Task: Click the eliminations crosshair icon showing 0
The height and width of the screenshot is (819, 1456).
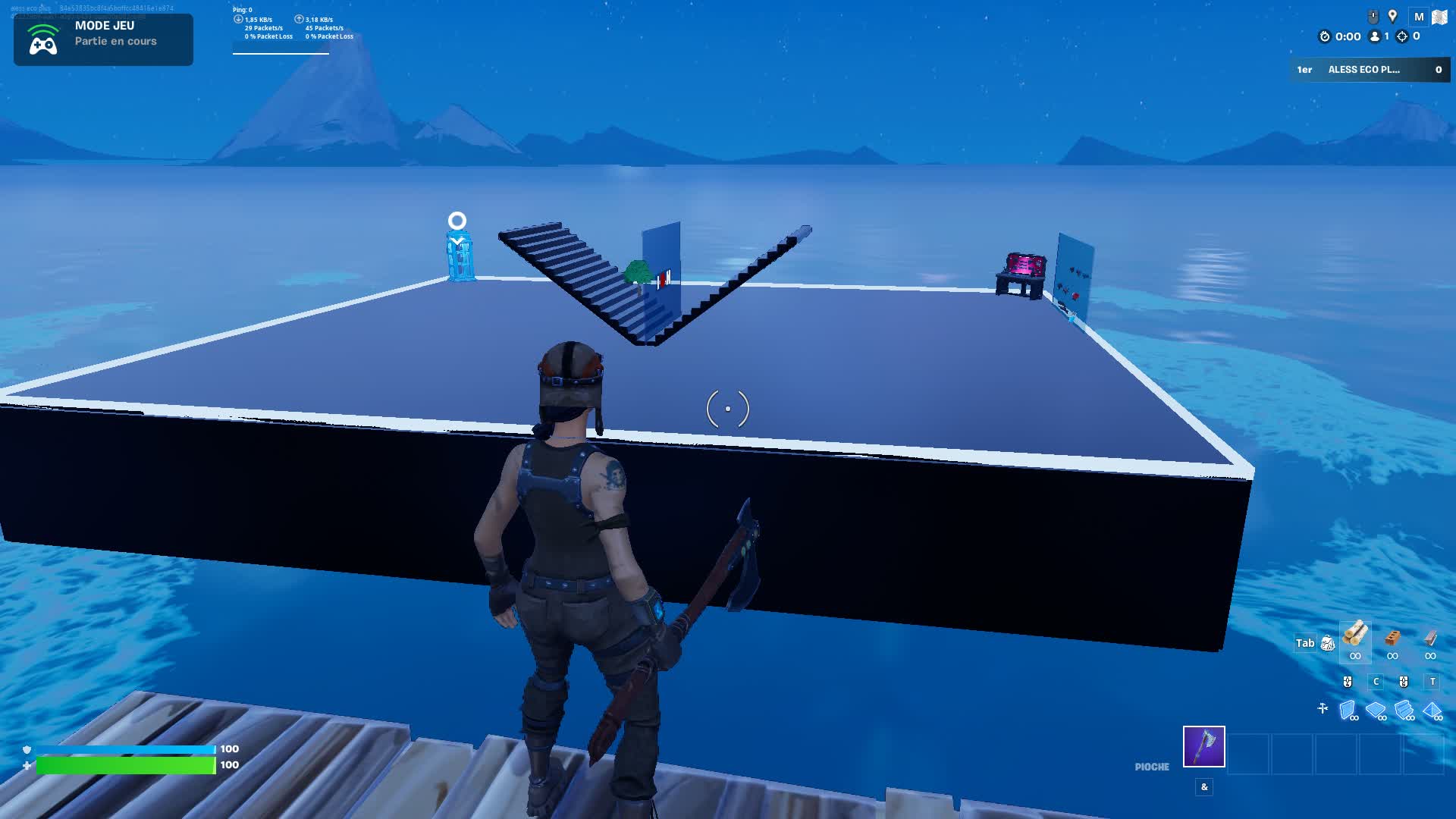Action: (x=1402, y=38)
